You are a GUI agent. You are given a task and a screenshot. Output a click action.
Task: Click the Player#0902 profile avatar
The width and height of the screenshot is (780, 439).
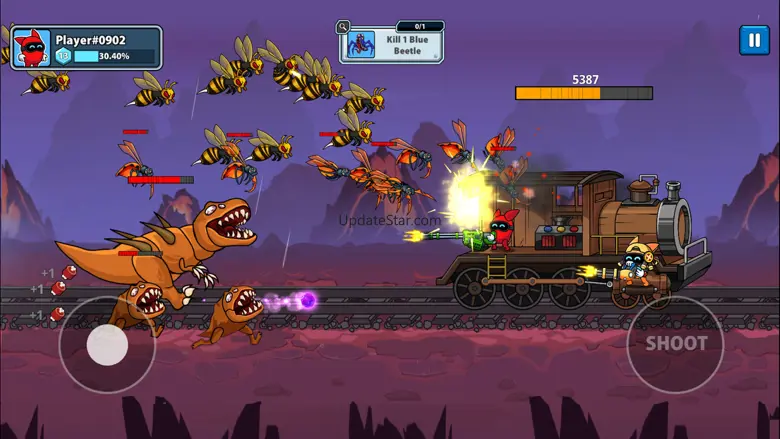point(31,48)
